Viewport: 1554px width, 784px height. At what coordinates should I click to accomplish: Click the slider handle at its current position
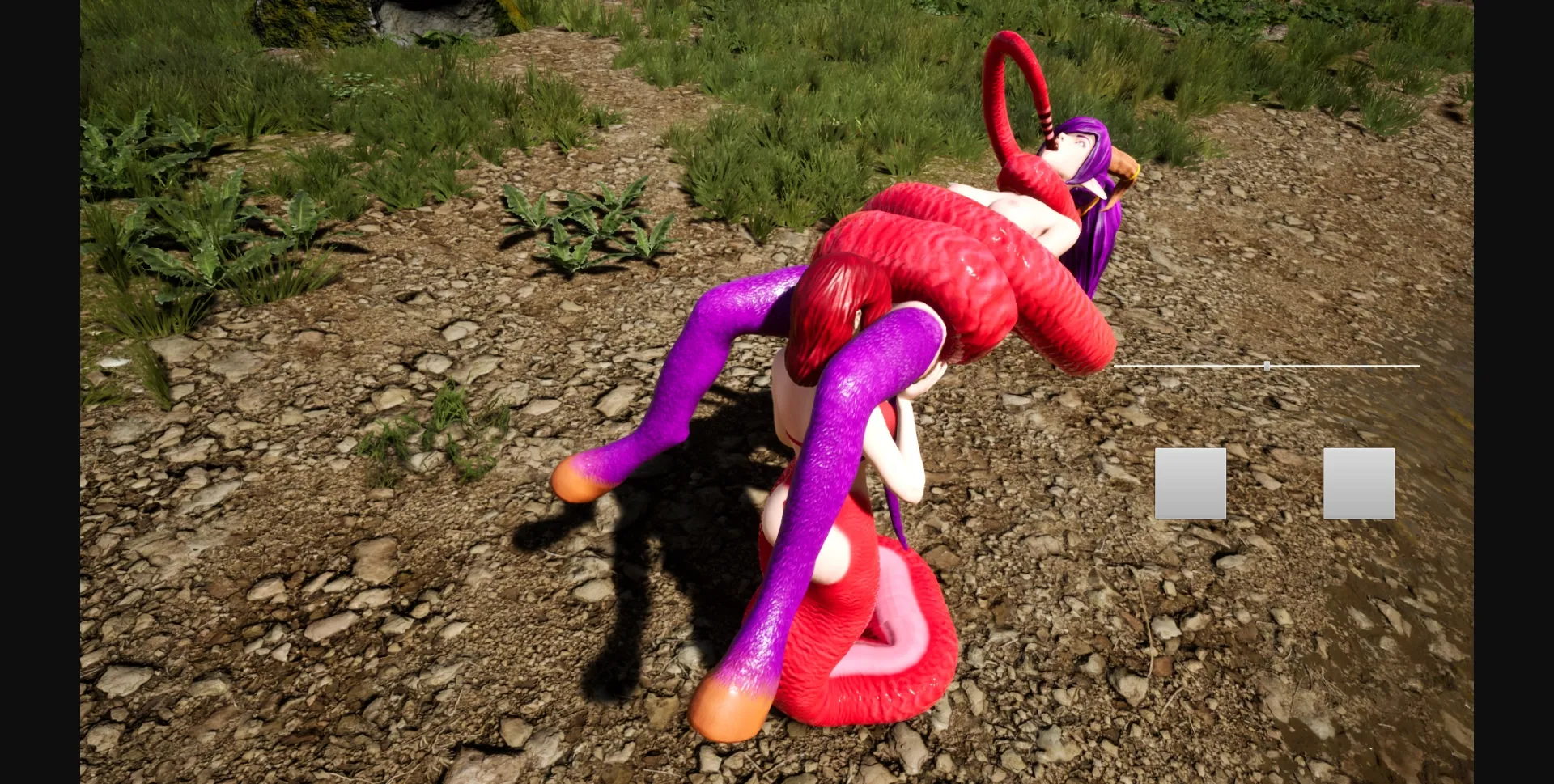coord(1265,366)
